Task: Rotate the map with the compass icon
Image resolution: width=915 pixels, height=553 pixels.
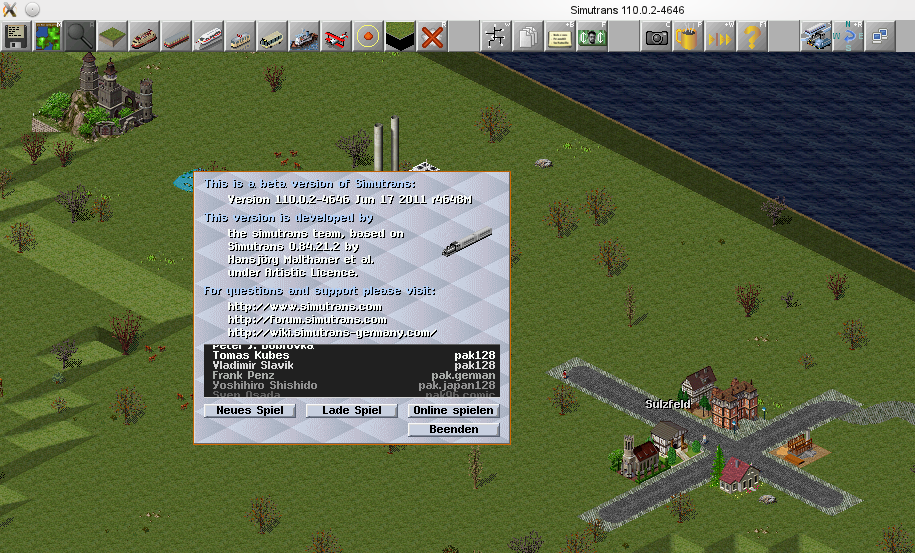Action: (x=849, y=37)
